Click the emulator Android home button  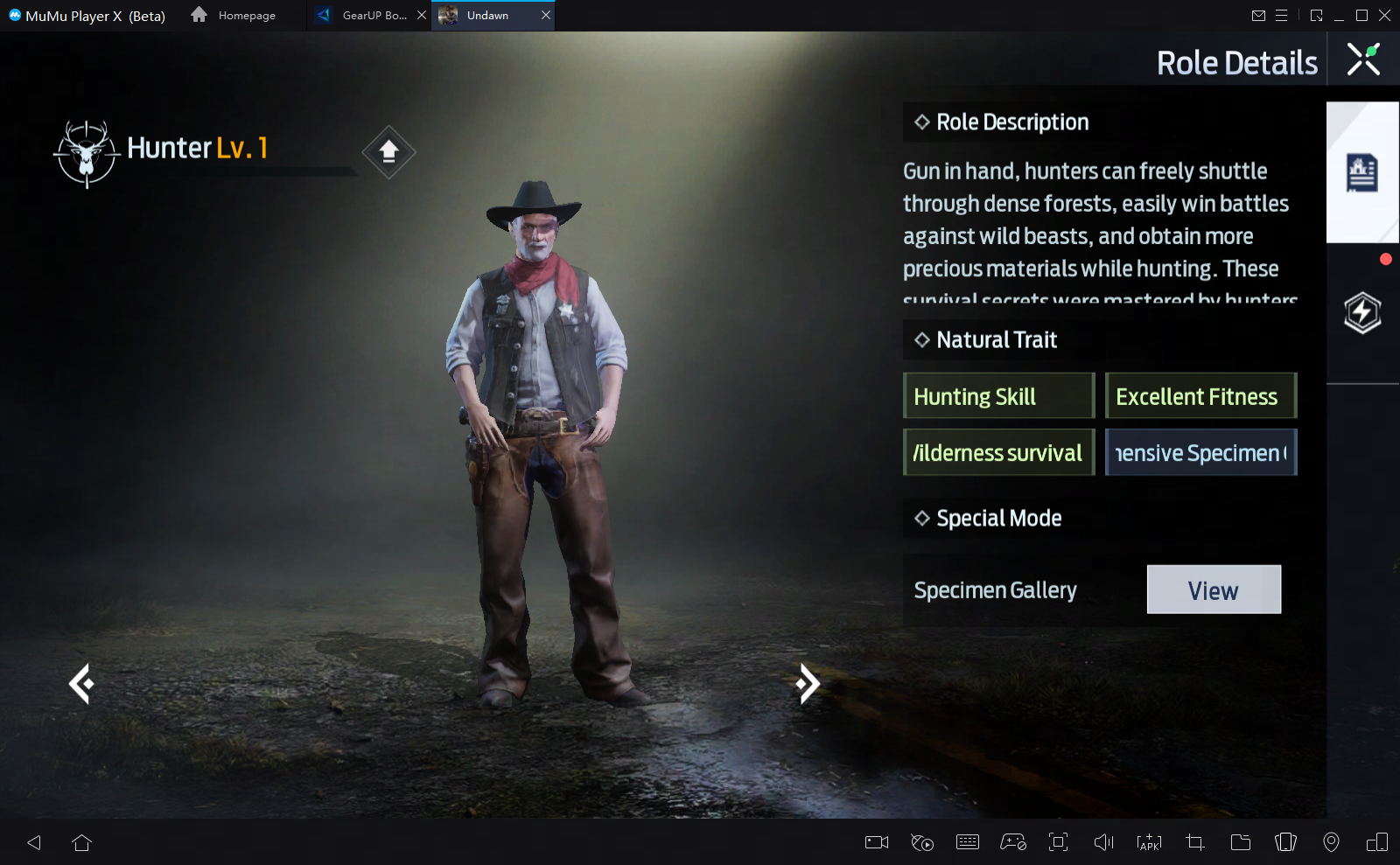tap(82, 842)
